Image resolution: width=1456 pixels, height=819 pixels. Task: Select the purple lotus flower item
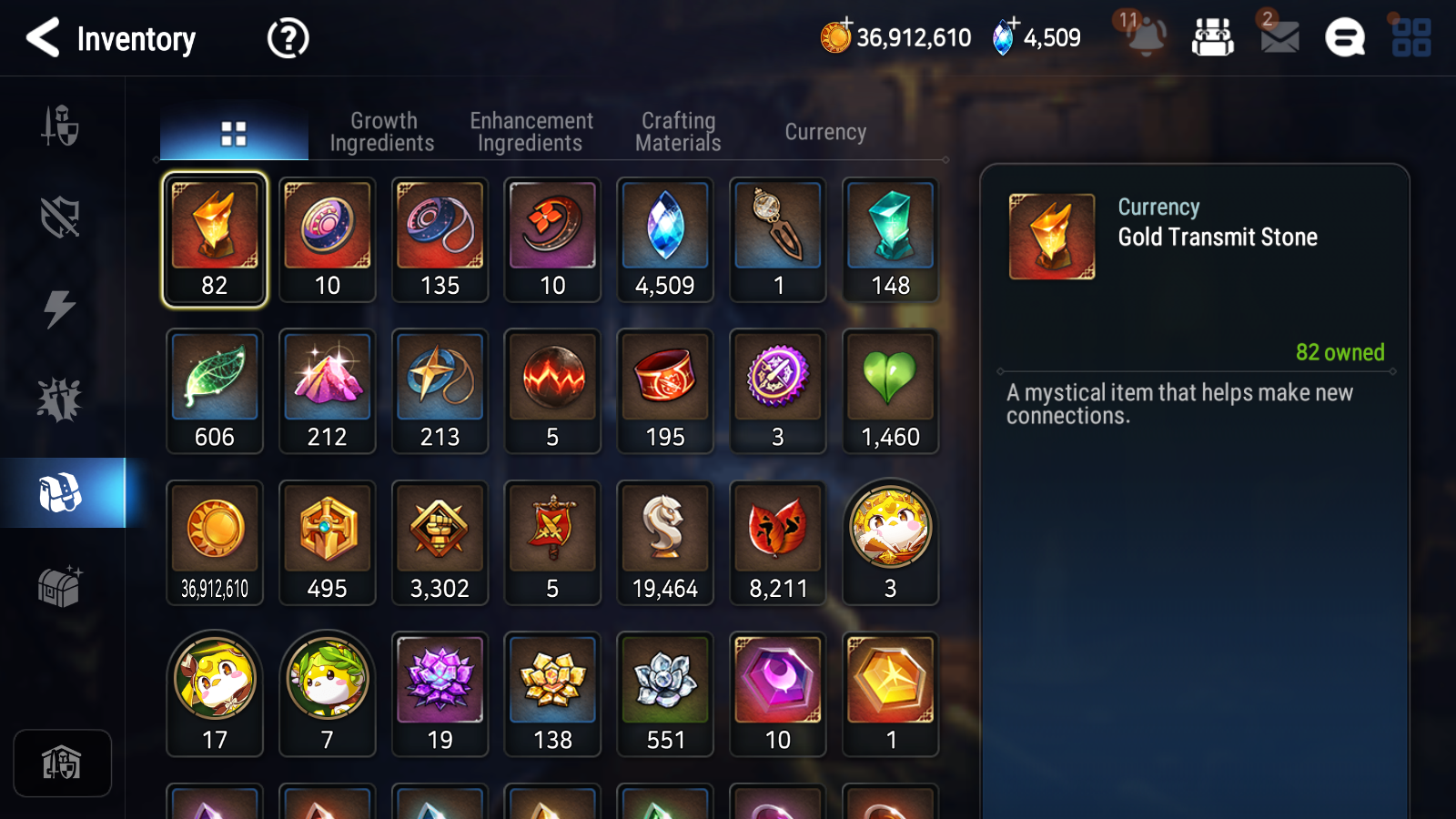440,694
